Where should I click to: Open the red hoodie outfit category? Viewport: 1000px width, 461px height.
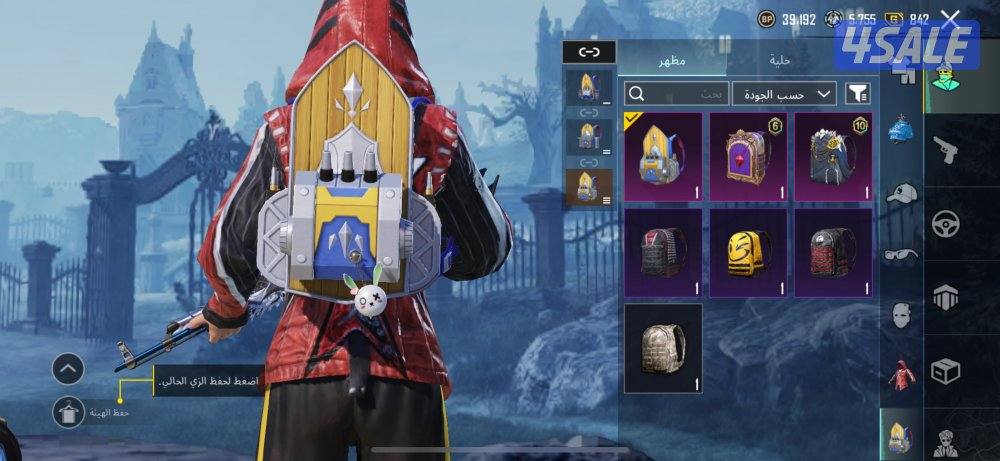(x=901, y=374)
